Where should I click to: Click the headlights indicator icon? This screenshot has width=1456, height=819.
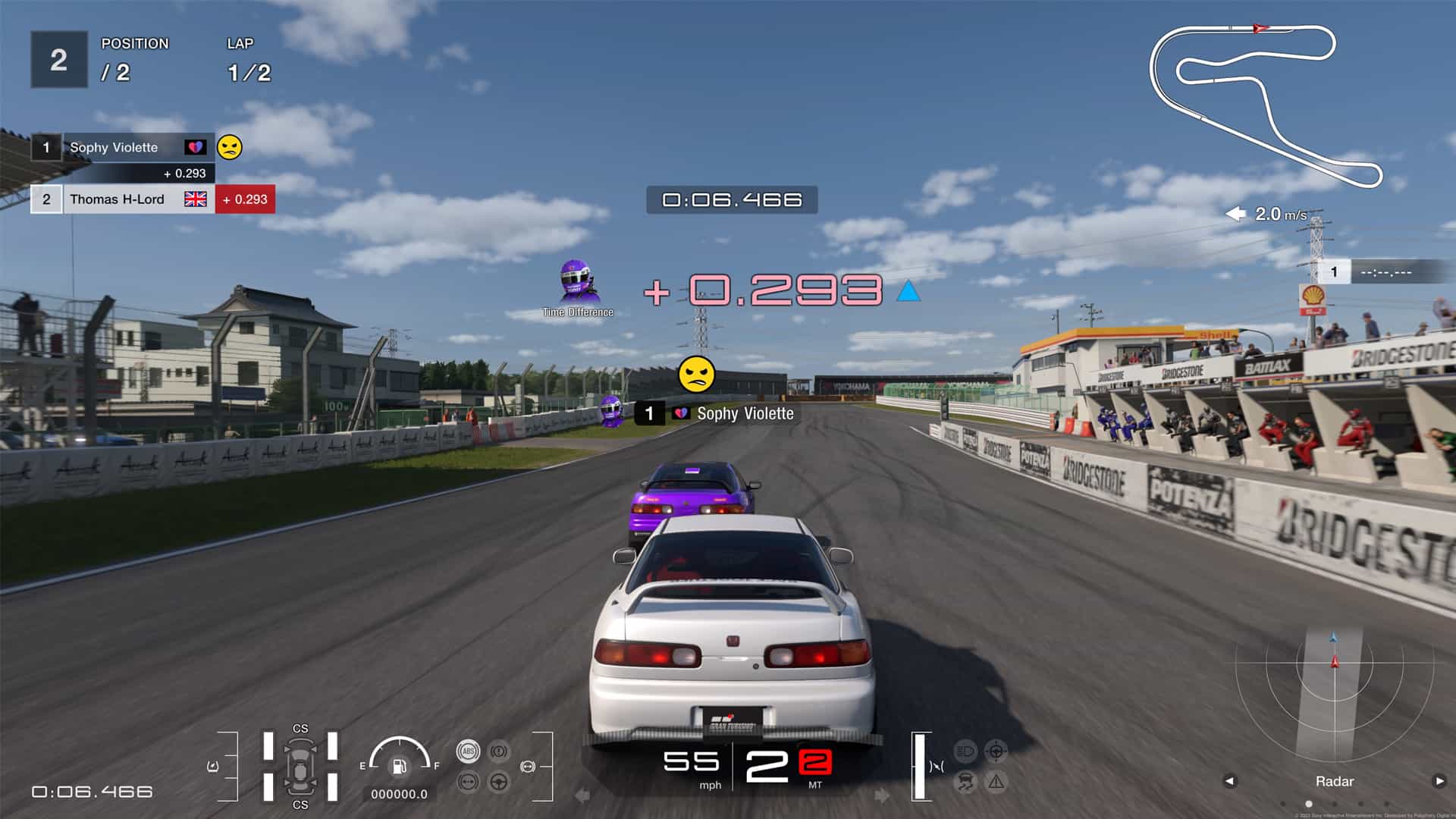tap(964, 751)
